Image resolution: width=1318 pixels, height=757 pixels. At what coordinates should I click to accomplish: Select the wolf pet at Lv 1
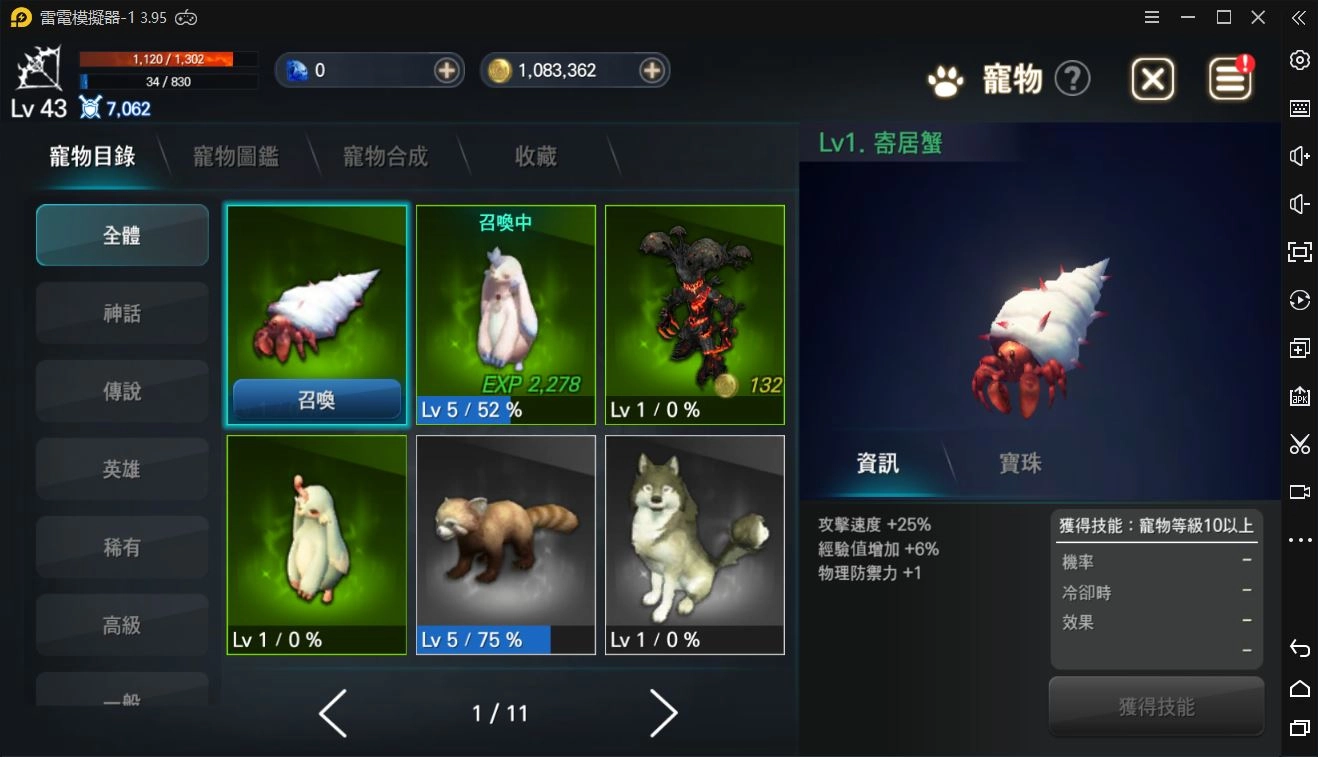click(694, 540)
